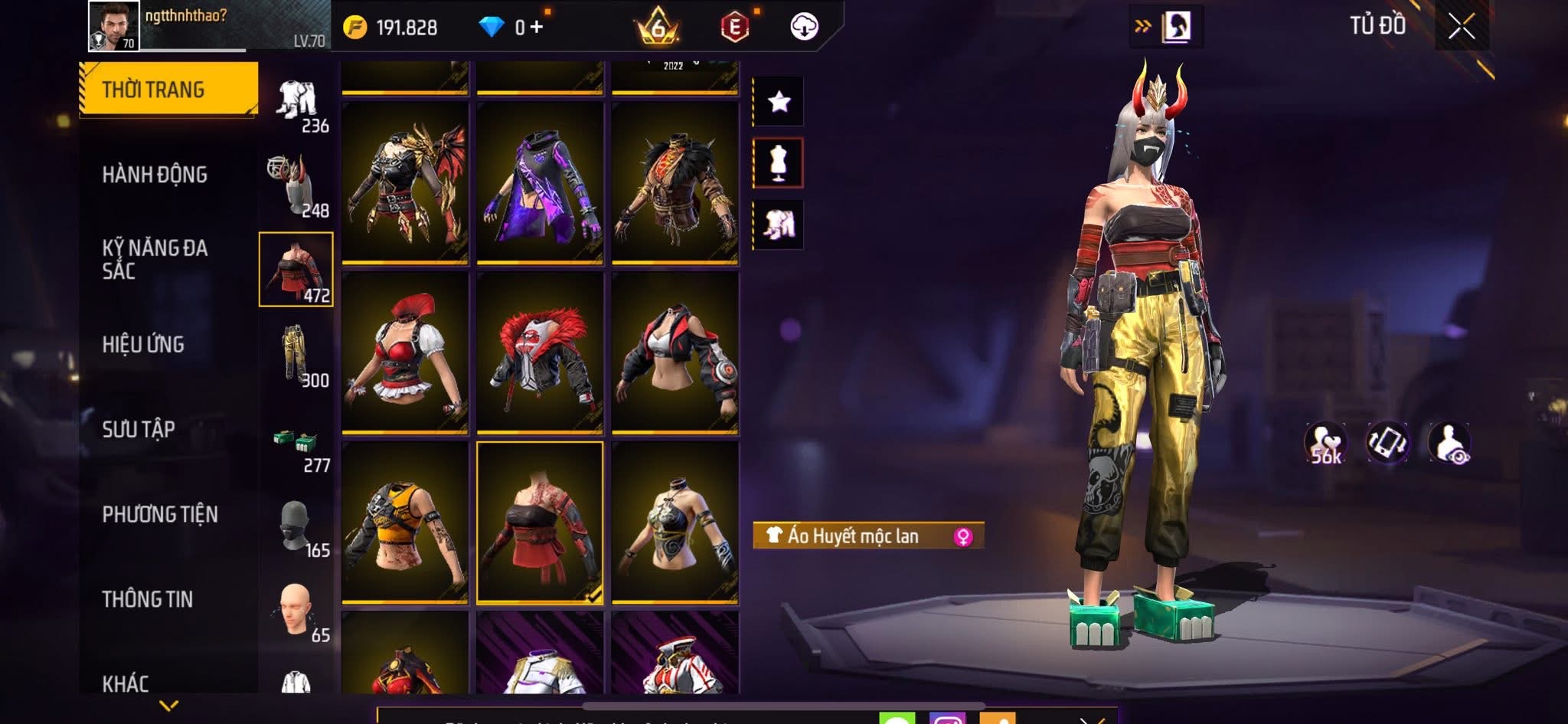Select the purple hooded jacket top
The height and width of the screenshot is (724, 1568).
540,183
